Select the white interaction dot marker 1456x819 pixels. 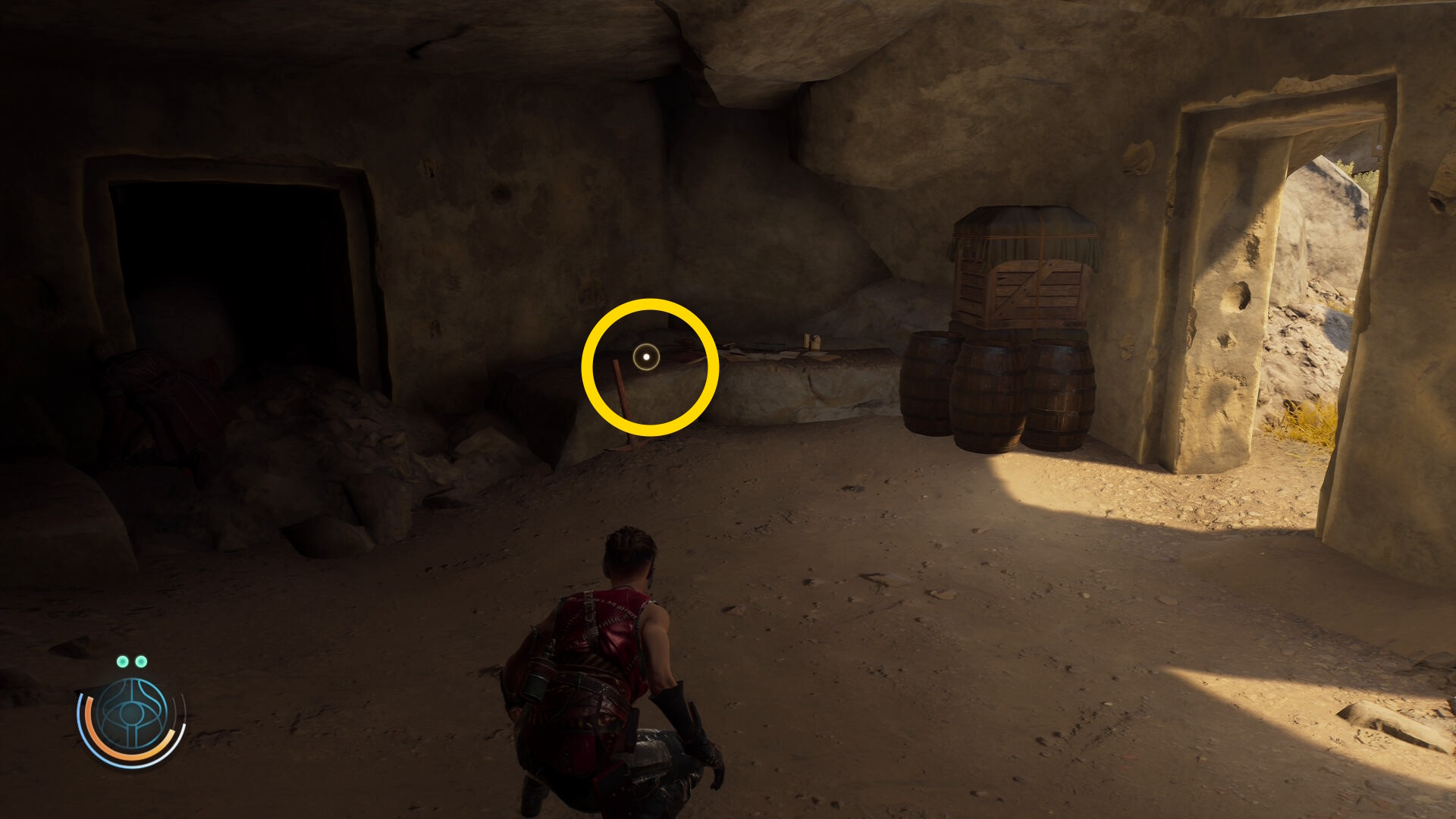(646, 356)
